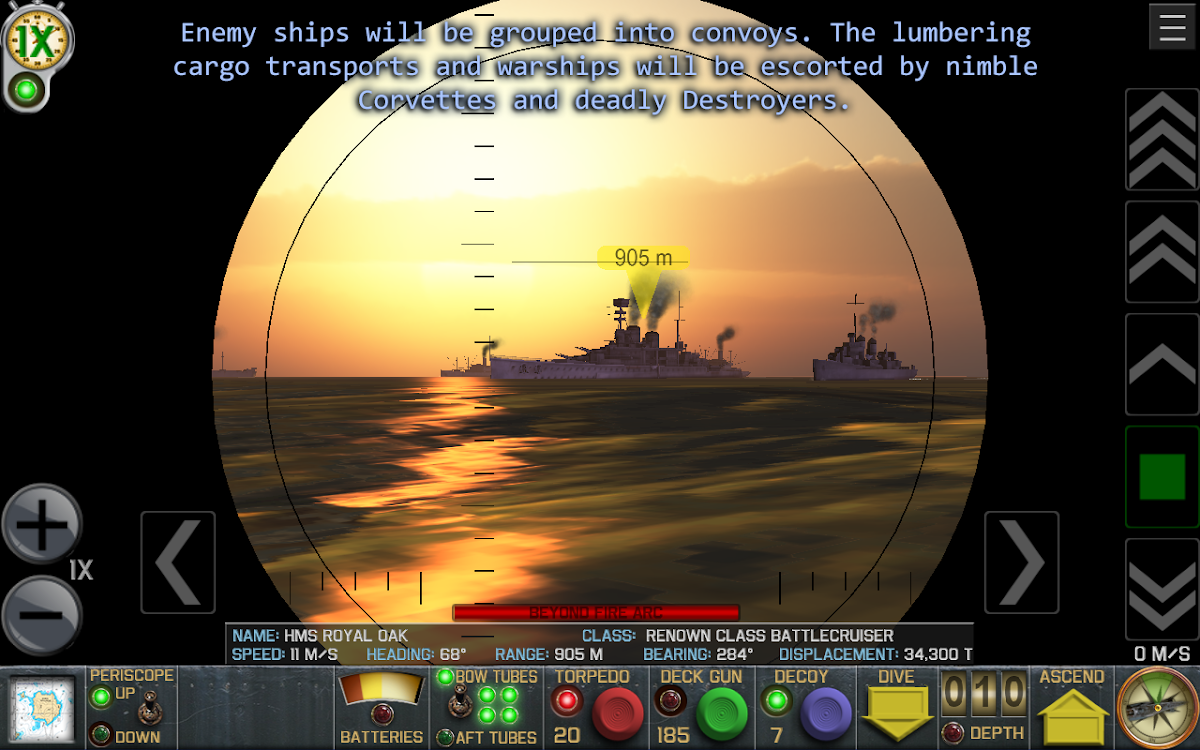Click the 1X time compression stopwatch
This screenshot has width=1200, height=750.
pos(39,40)
